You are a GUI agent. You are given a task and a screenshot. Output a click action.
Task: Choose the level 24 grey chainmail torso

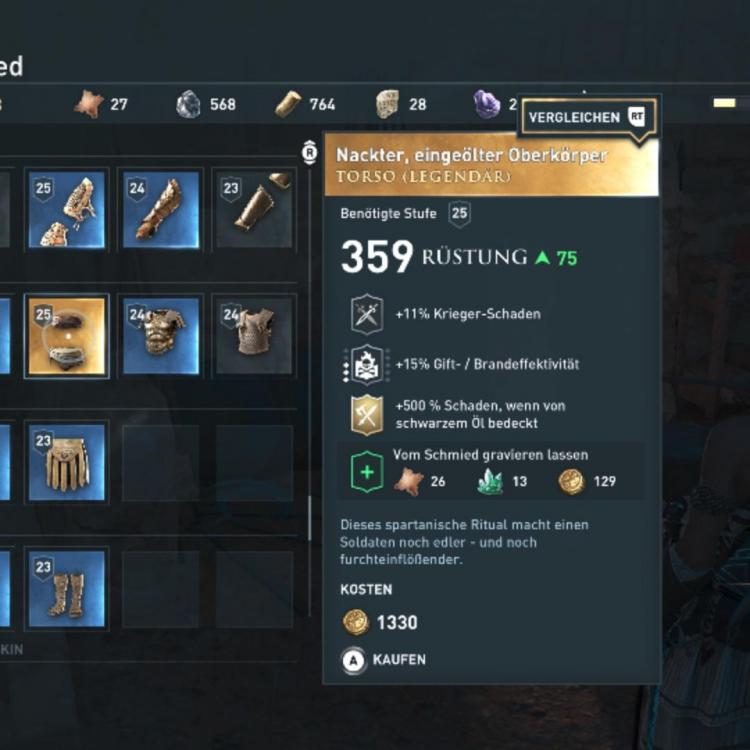click(x=254, y=335)
